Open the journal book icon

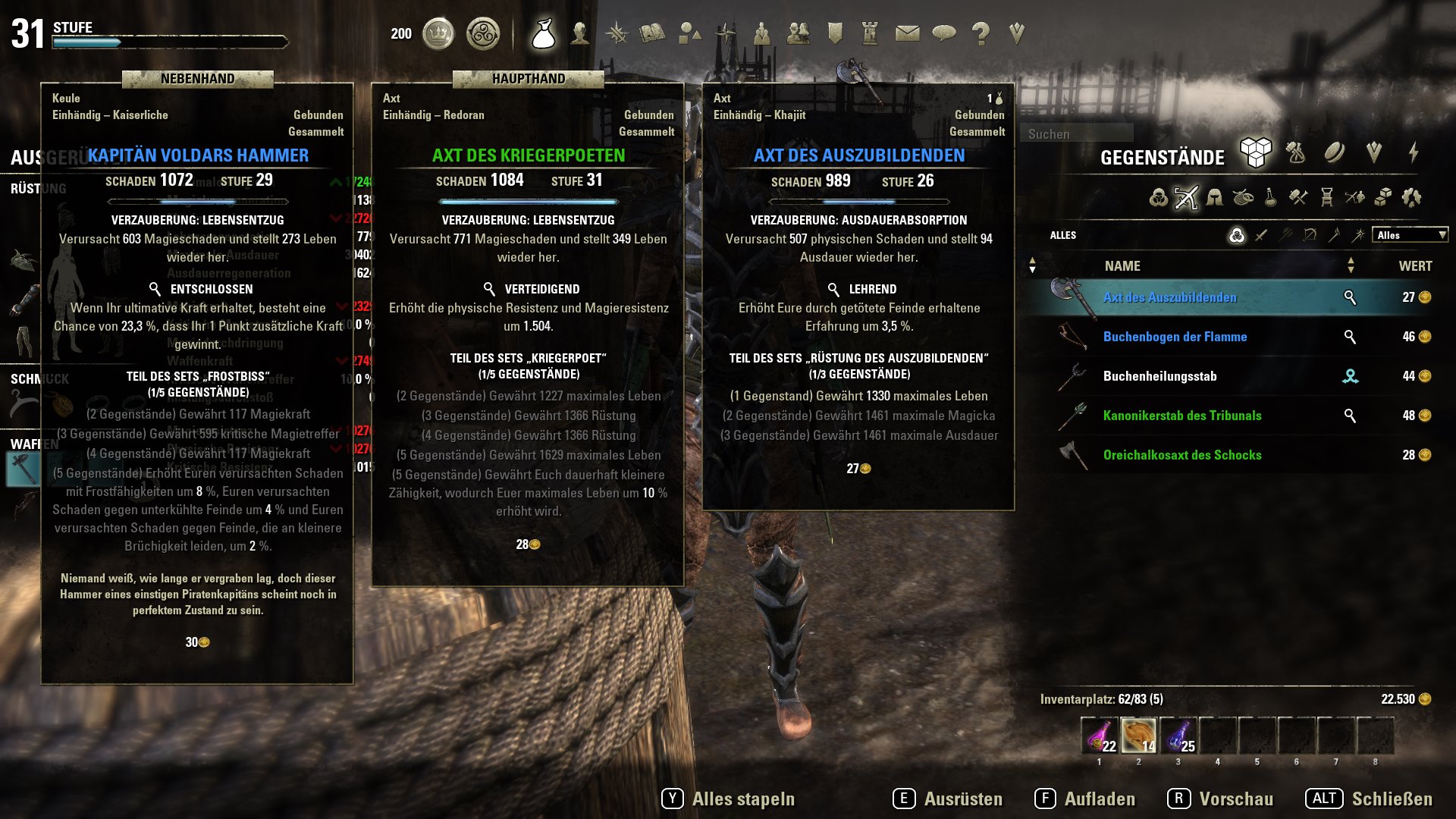click(654, 33)
